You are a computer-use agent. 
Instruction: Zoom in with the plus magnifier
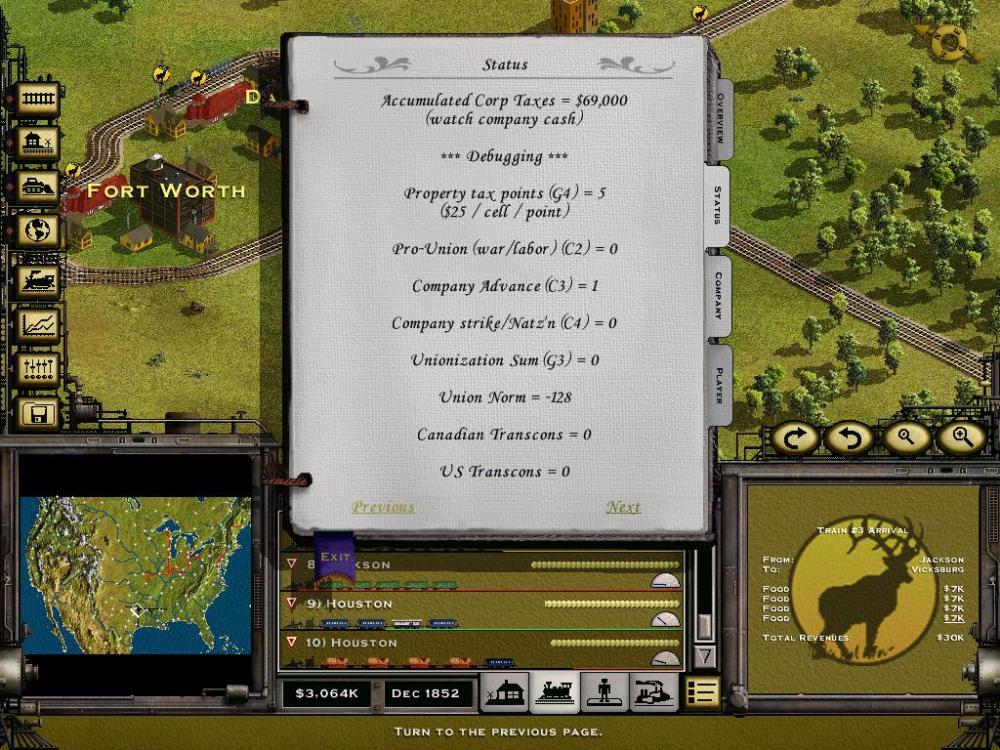(961, 437)
